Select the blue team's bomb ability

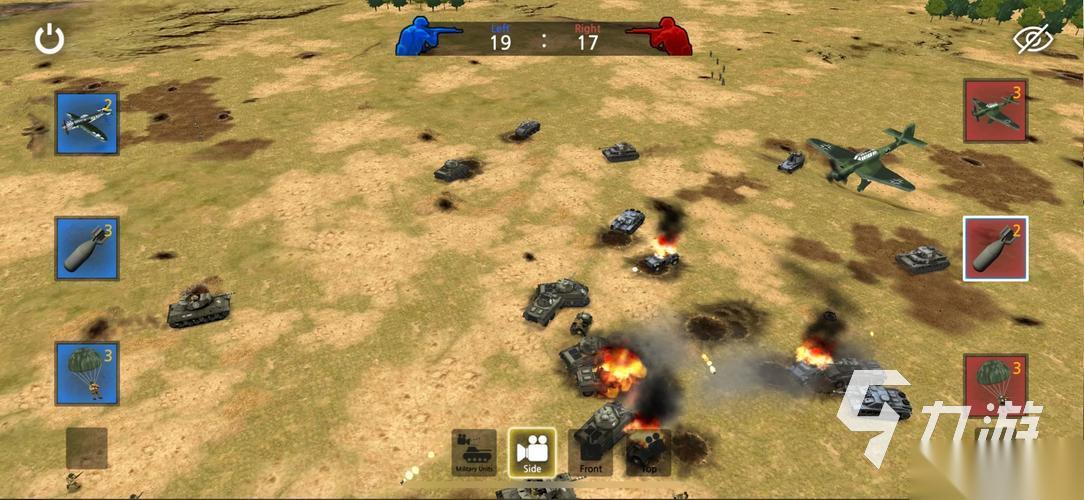click(x=87, y=248)
